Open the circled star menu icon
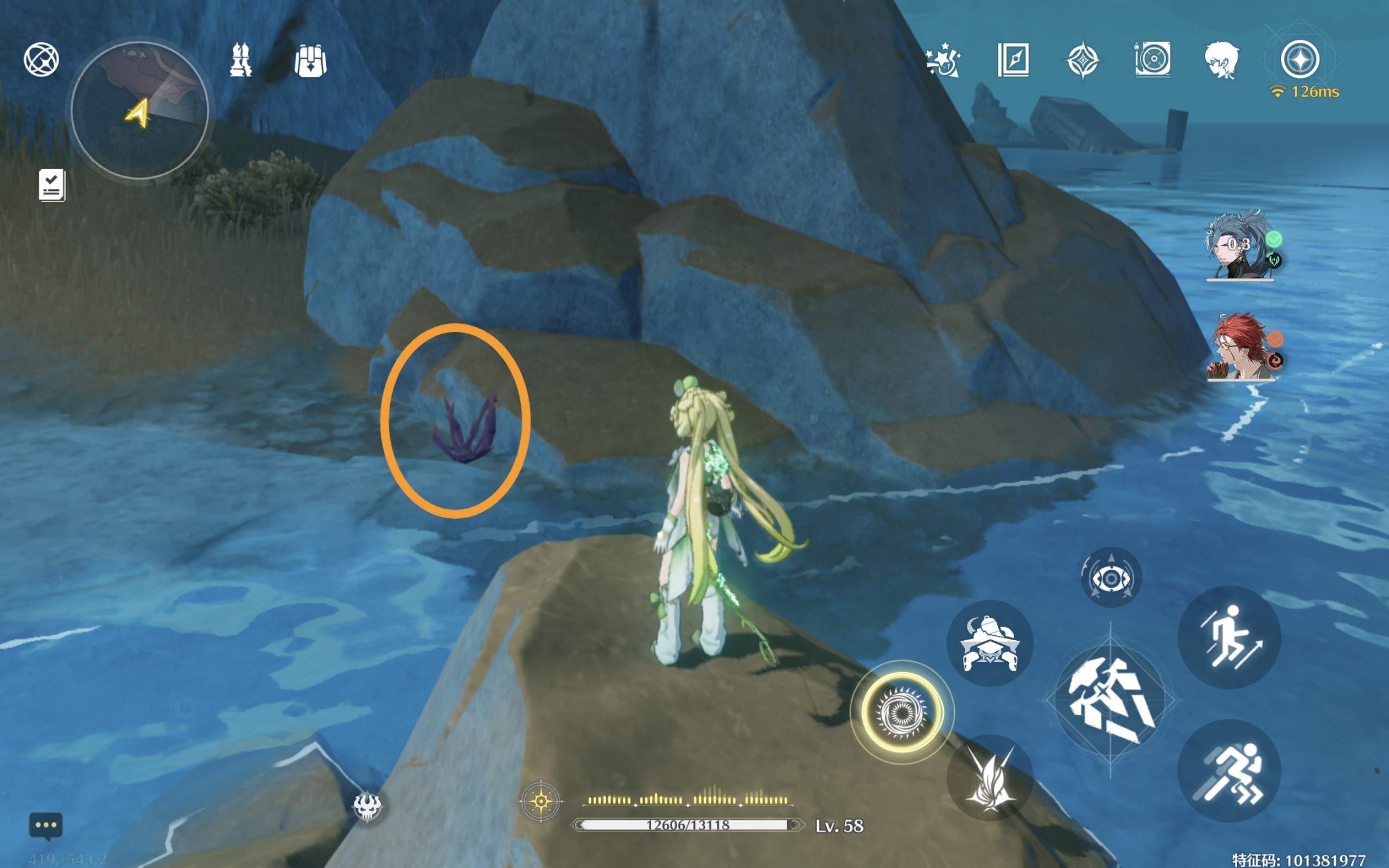The width and height of the screenshot is (1389, 868). [1299, 60]
